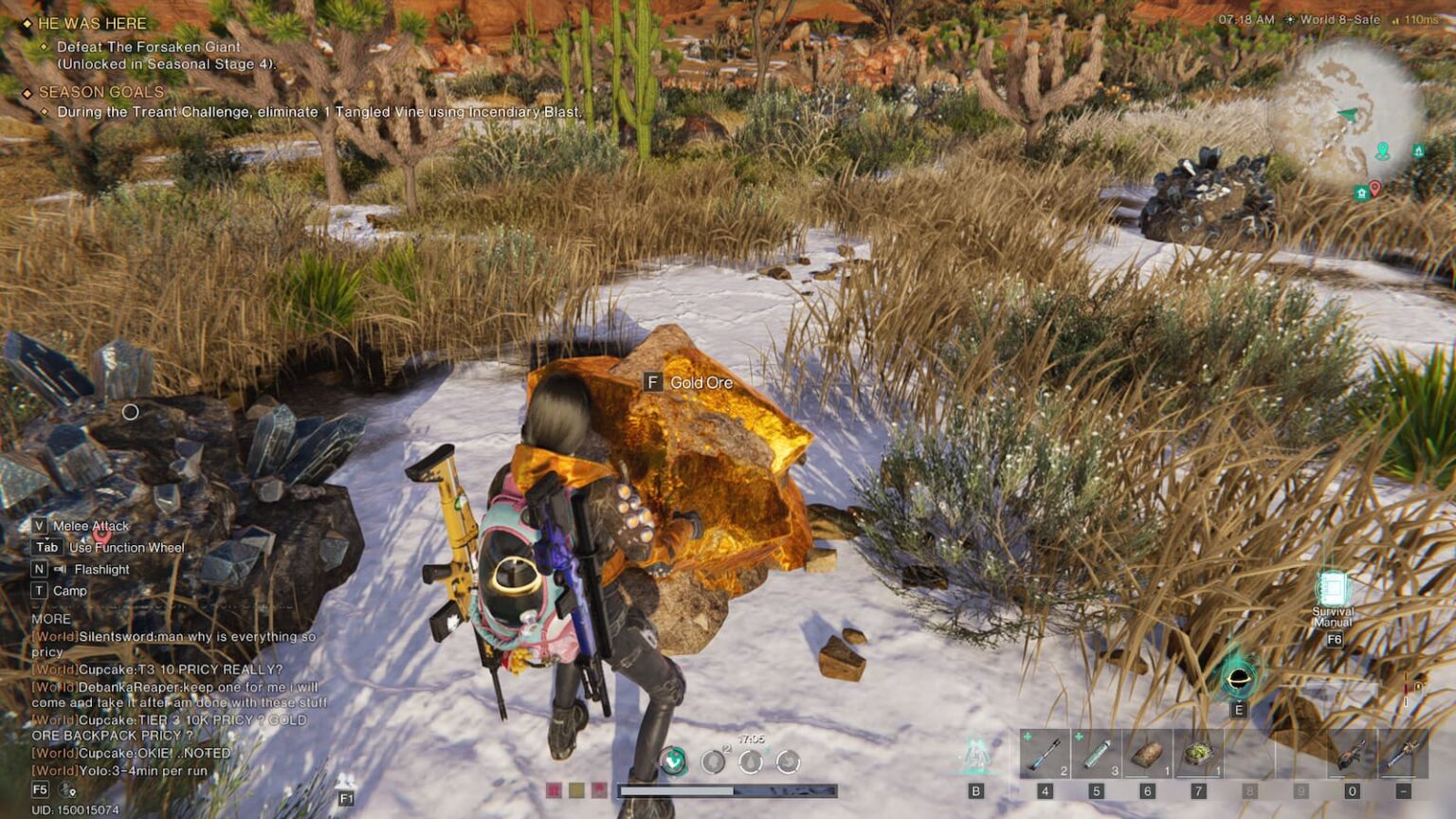Viewport: 1456px width, 819px height.
Task: Open the Survival Manual via its icon
Action: point(1332,587)
